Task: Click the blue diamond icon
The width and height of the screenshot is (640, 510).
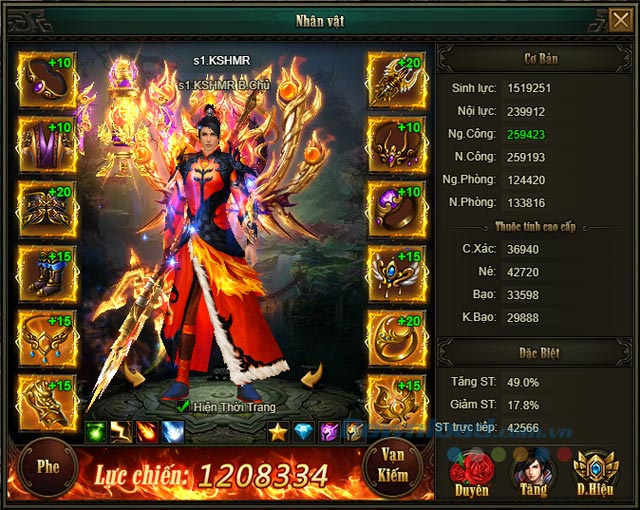Action: tap(304, 432)
